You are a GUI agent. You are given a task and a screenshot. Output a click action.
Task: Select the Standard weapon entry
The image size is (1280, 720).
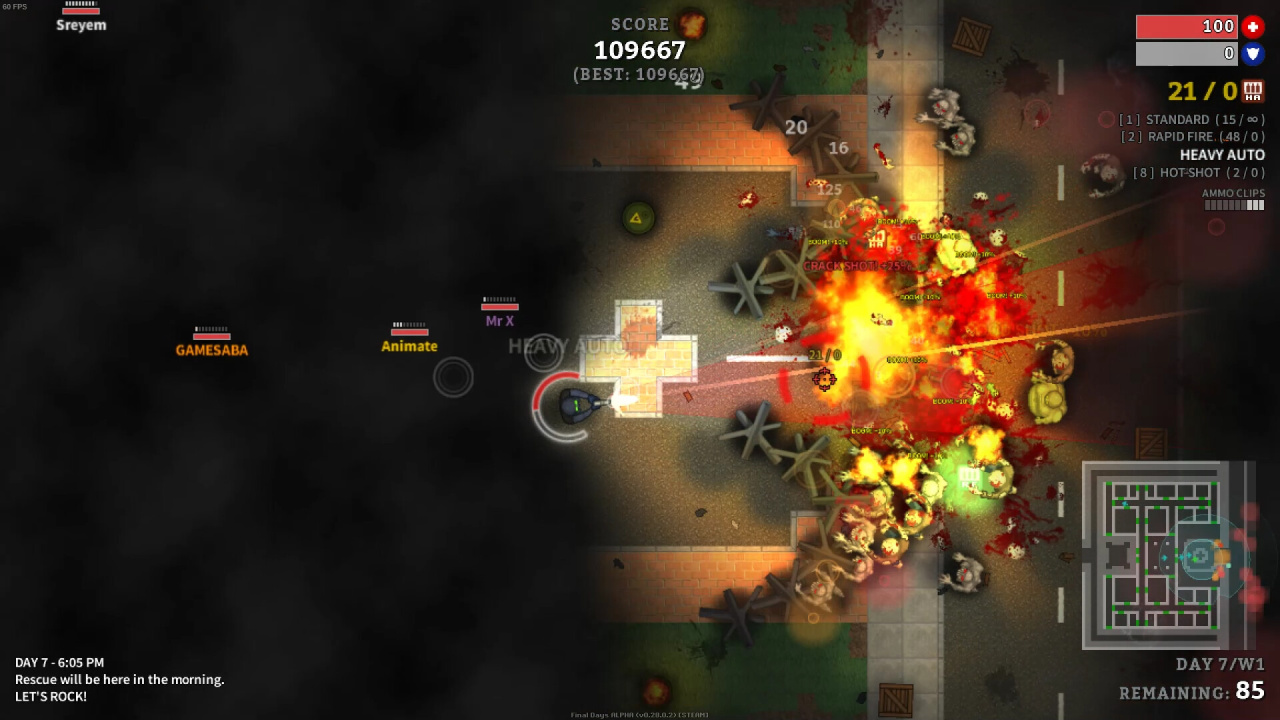1191,120
